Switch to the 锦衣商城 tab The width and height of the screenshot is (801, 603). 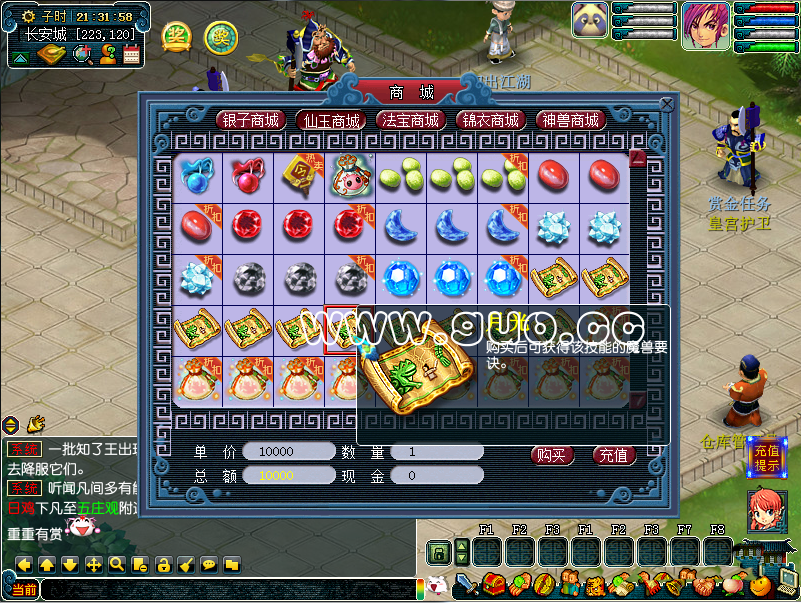tap(490, 120)
